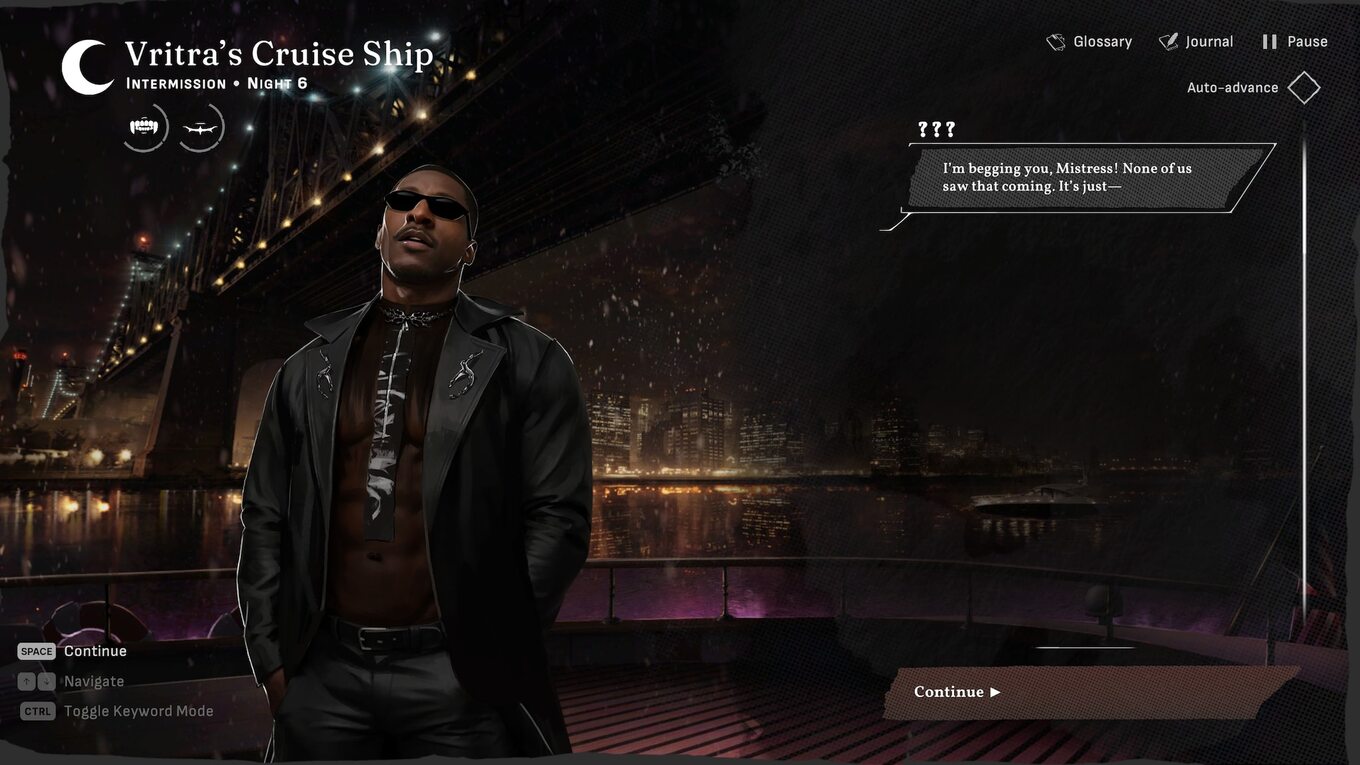The width and height of the screenshot is (1360, 765).
Task: Open the Glossary
Action: click(1089, 42)
